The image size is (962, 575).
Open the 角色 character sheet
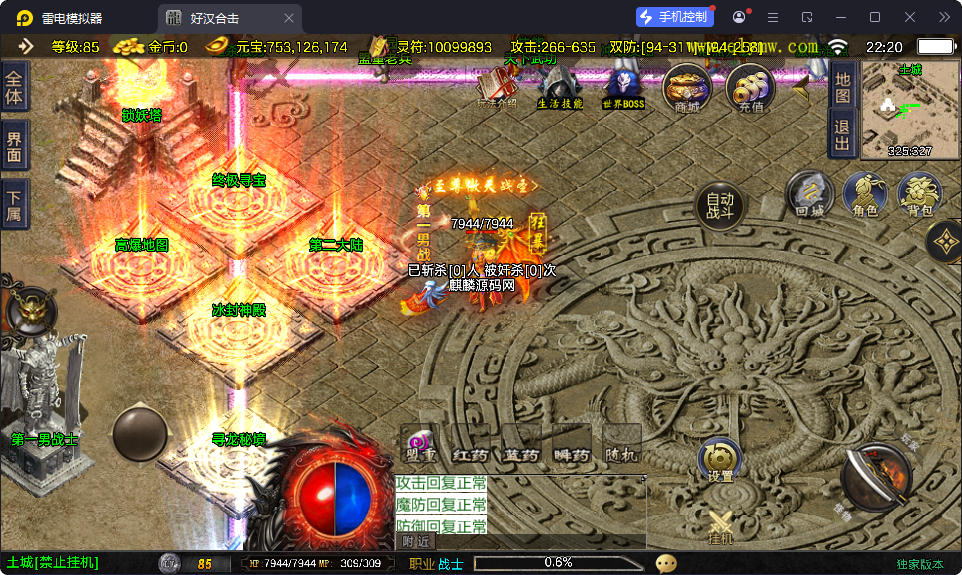[x=865, y=193]
